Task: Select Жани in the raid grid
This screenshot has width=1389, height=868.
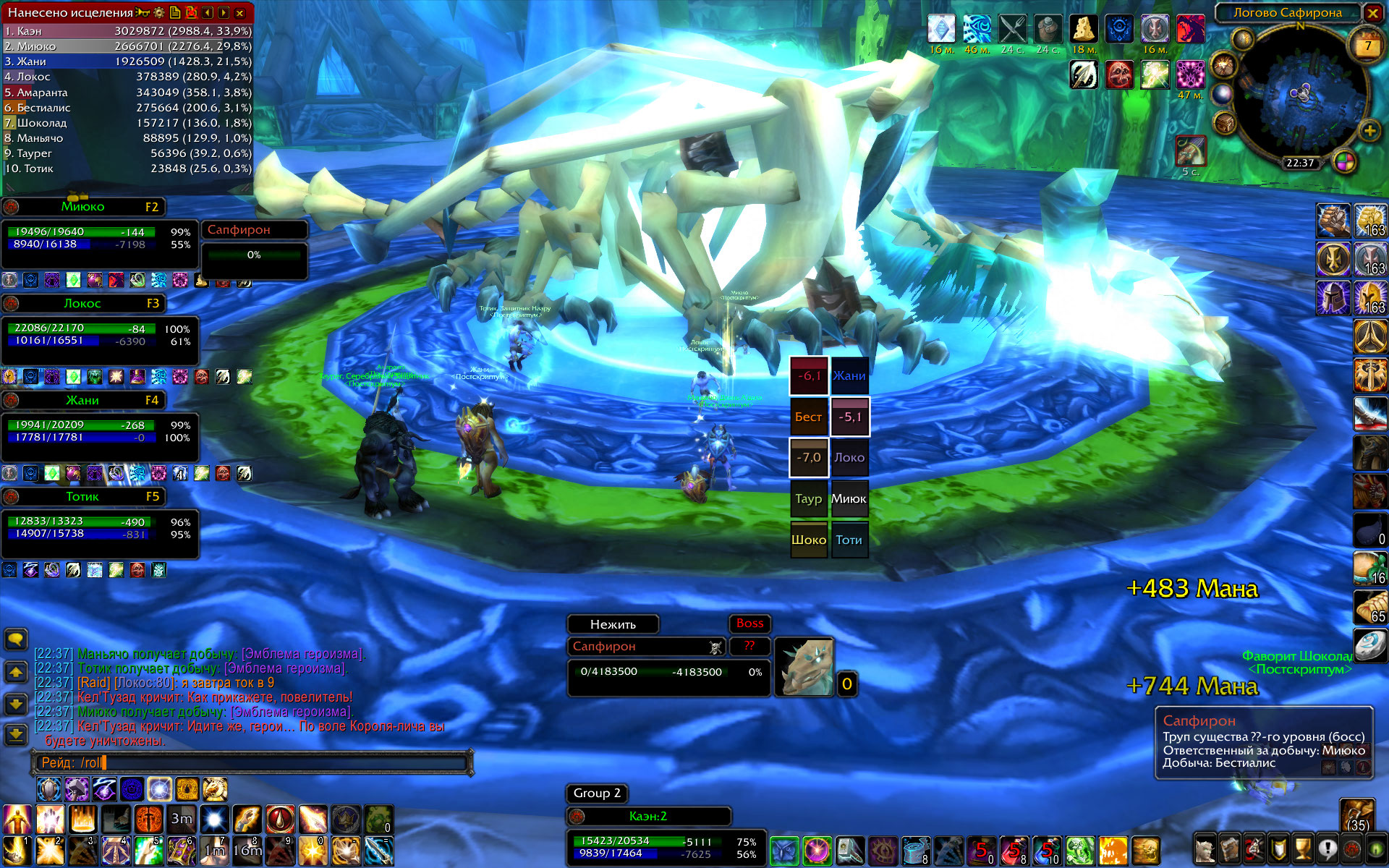Action: point(849,376)
